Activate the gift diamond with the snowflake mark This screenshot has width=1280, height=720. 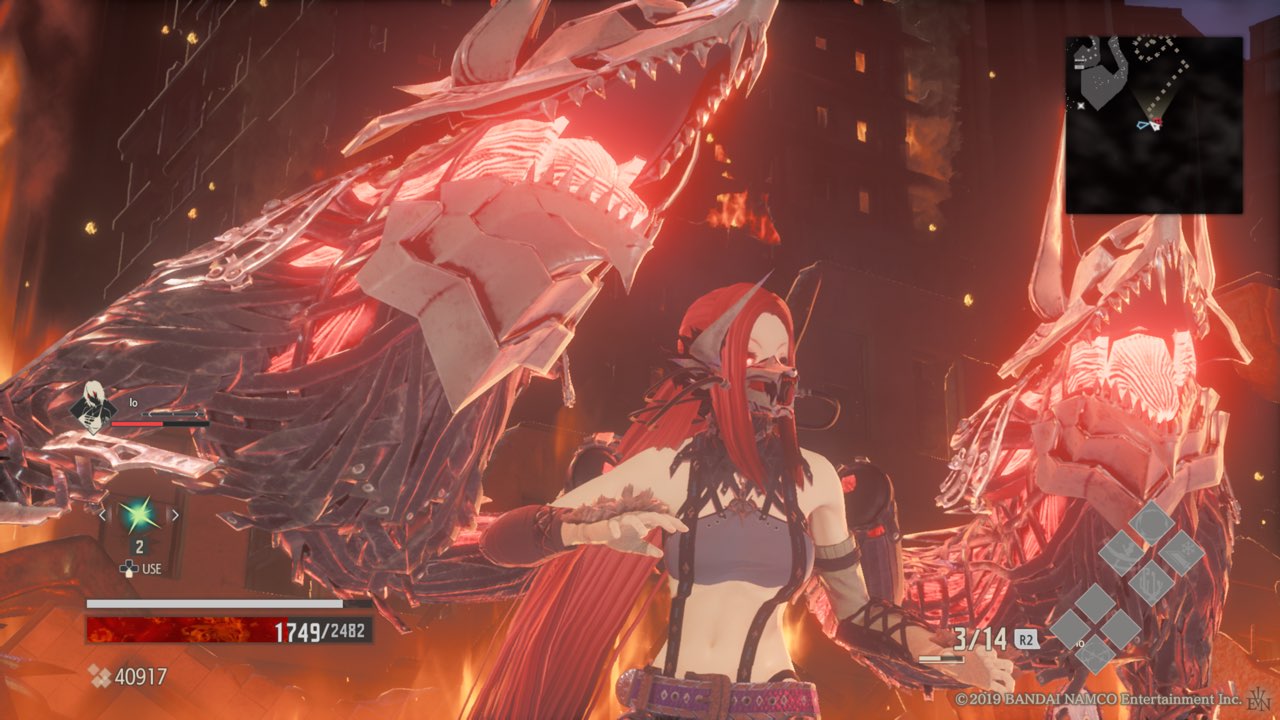[1181, 552]
